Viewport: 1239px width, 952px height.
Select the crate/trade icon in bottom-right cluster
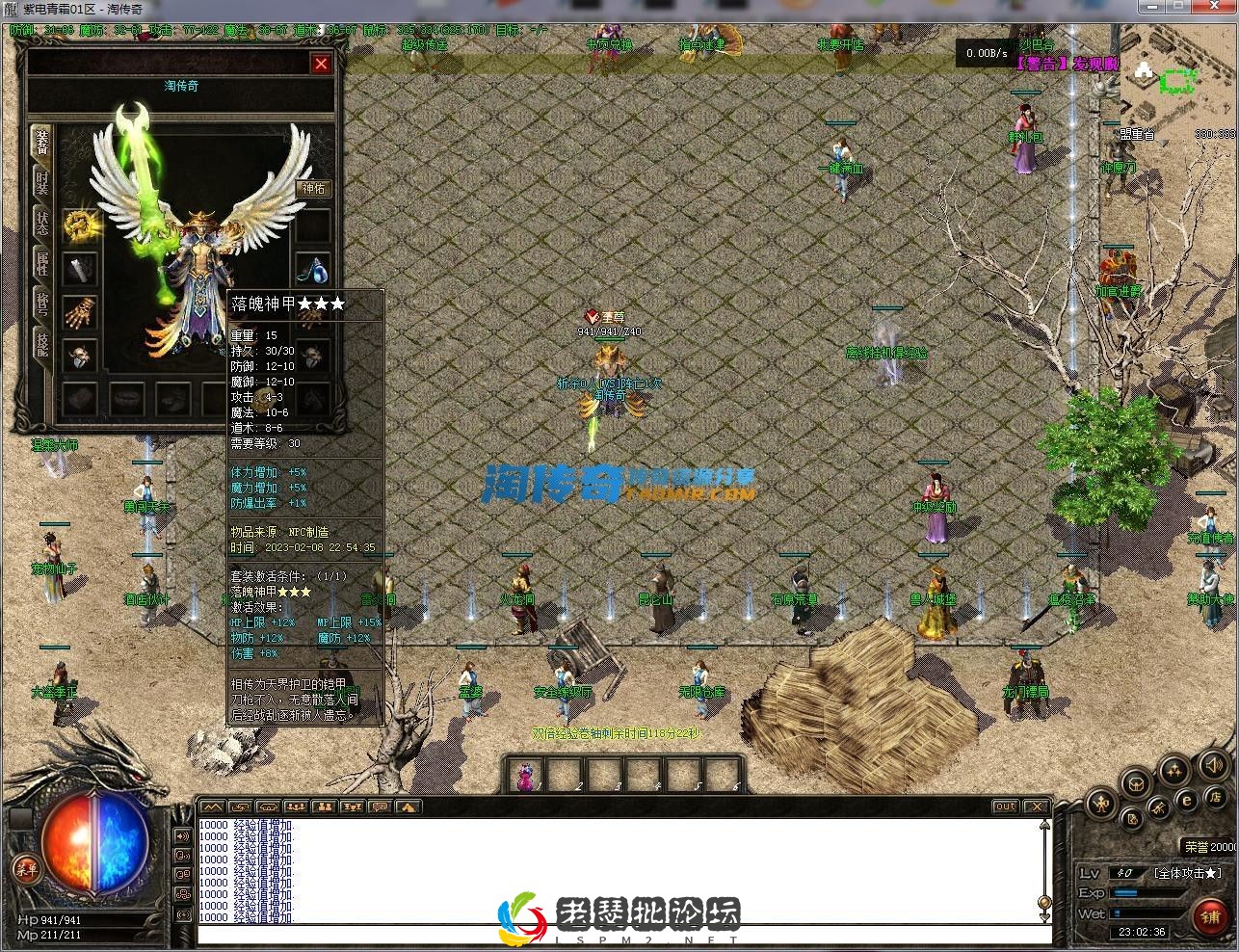[x=1136, y=783]
